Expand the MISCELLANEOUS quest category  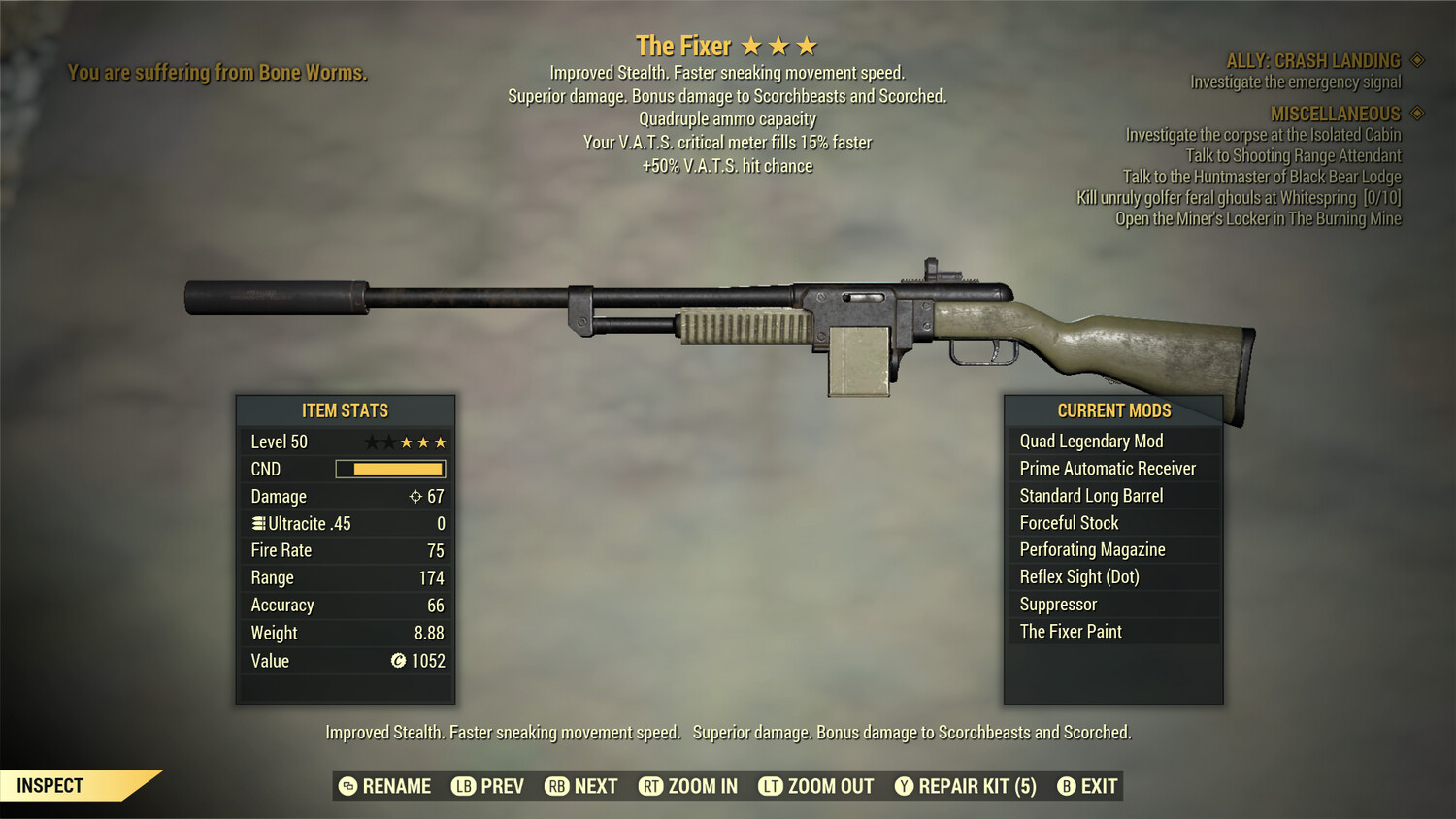(1335, 114)
